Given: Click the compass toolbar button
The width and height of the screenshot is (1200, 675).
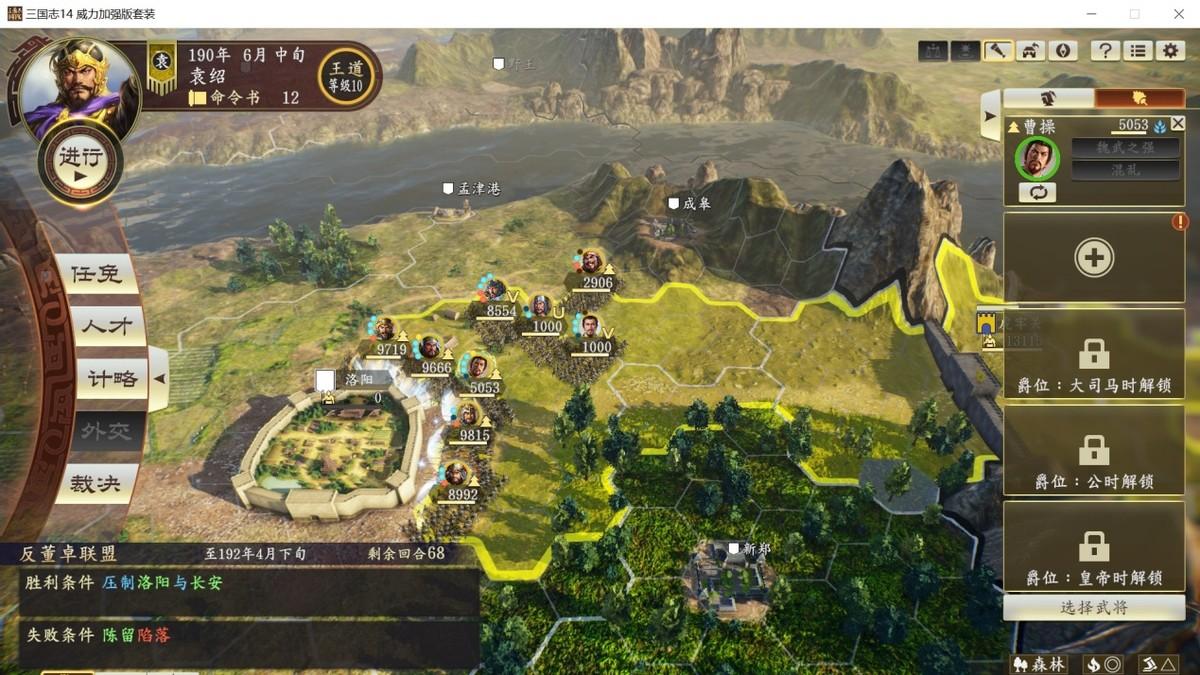Looking at the screenshot, I should pyautogui.click(x=1063, y=51).
